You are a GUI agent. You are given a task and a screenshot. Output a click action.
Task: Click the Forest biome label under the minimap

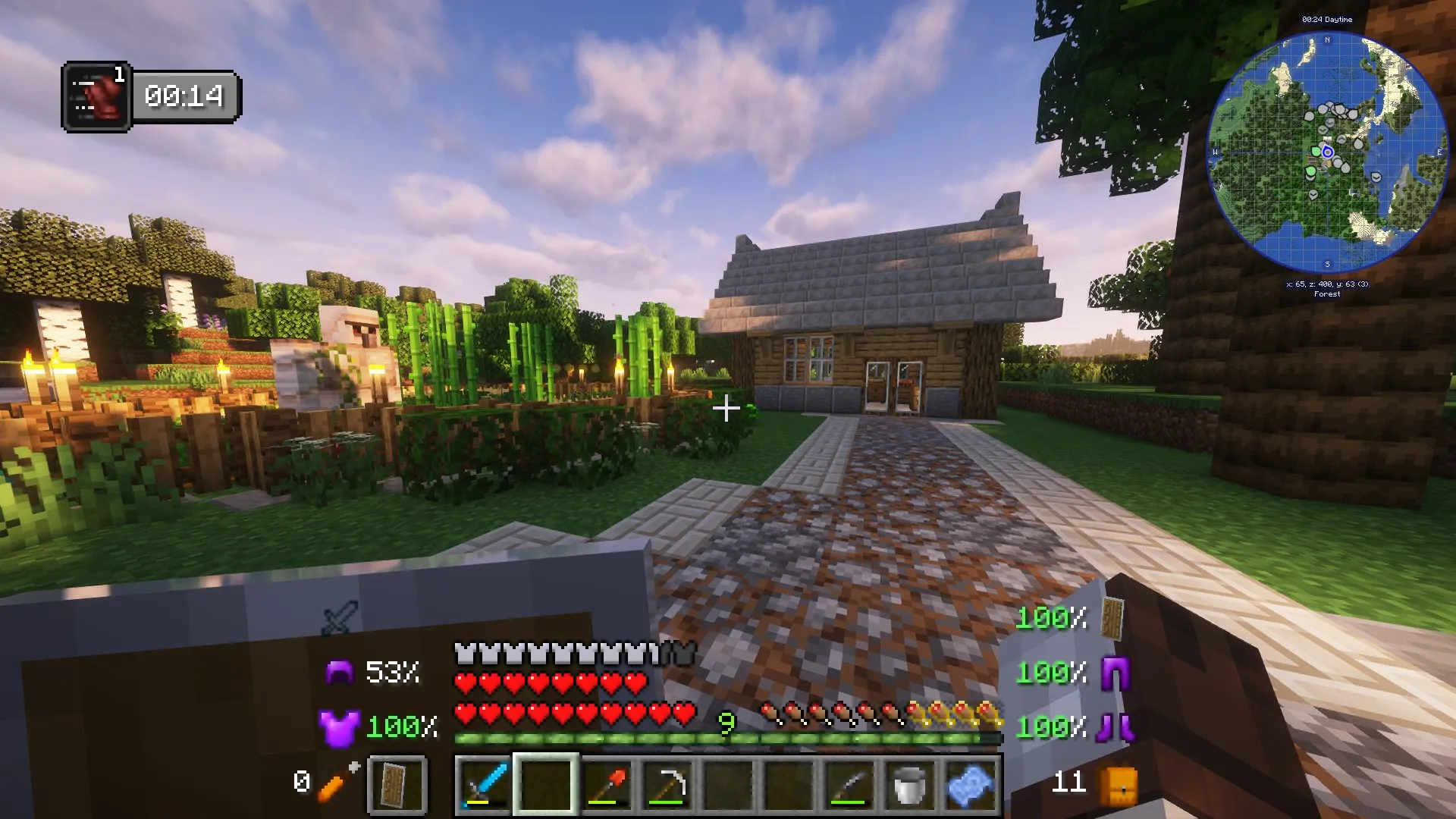click(x=1327, y=293)
